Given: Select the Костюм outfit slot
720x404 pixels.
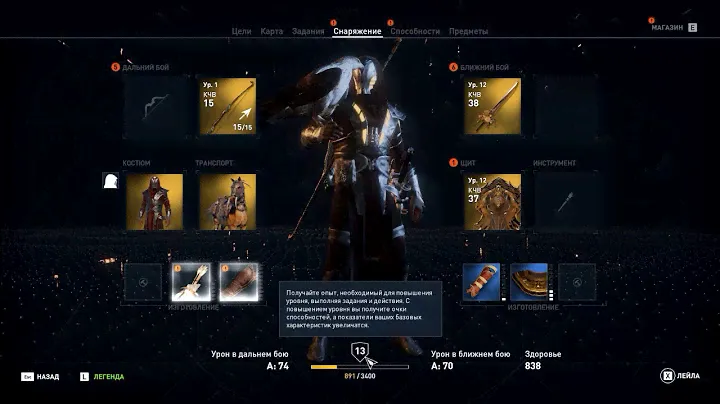Looking at the screenshot, I should (154, 201).
